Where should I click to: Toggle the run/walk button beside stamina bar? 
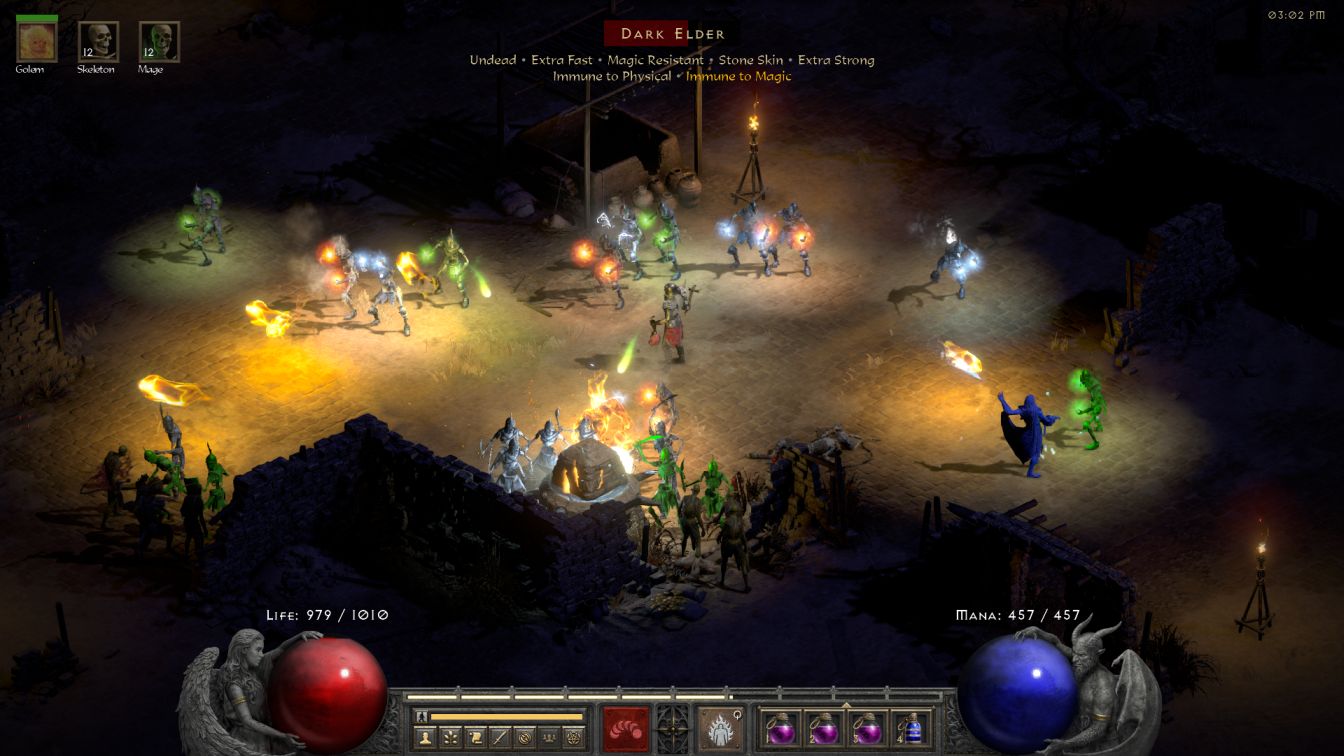pos(421,716)
